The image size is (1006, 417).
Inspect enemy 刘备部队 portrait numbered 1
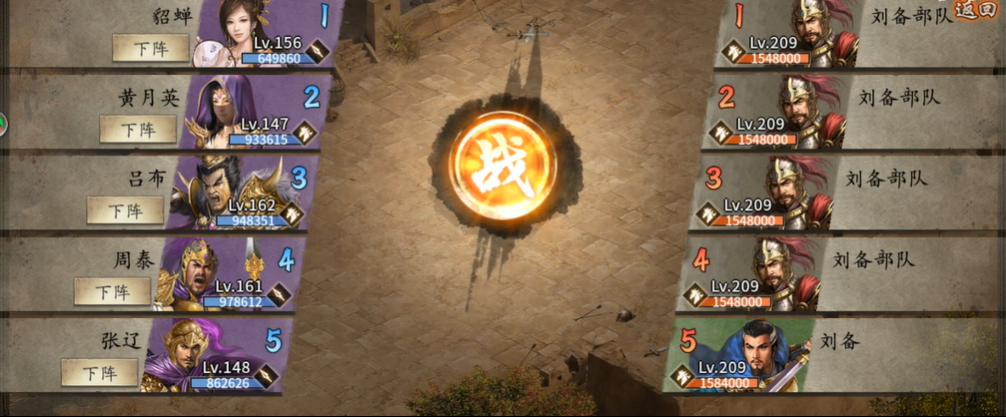822,33
